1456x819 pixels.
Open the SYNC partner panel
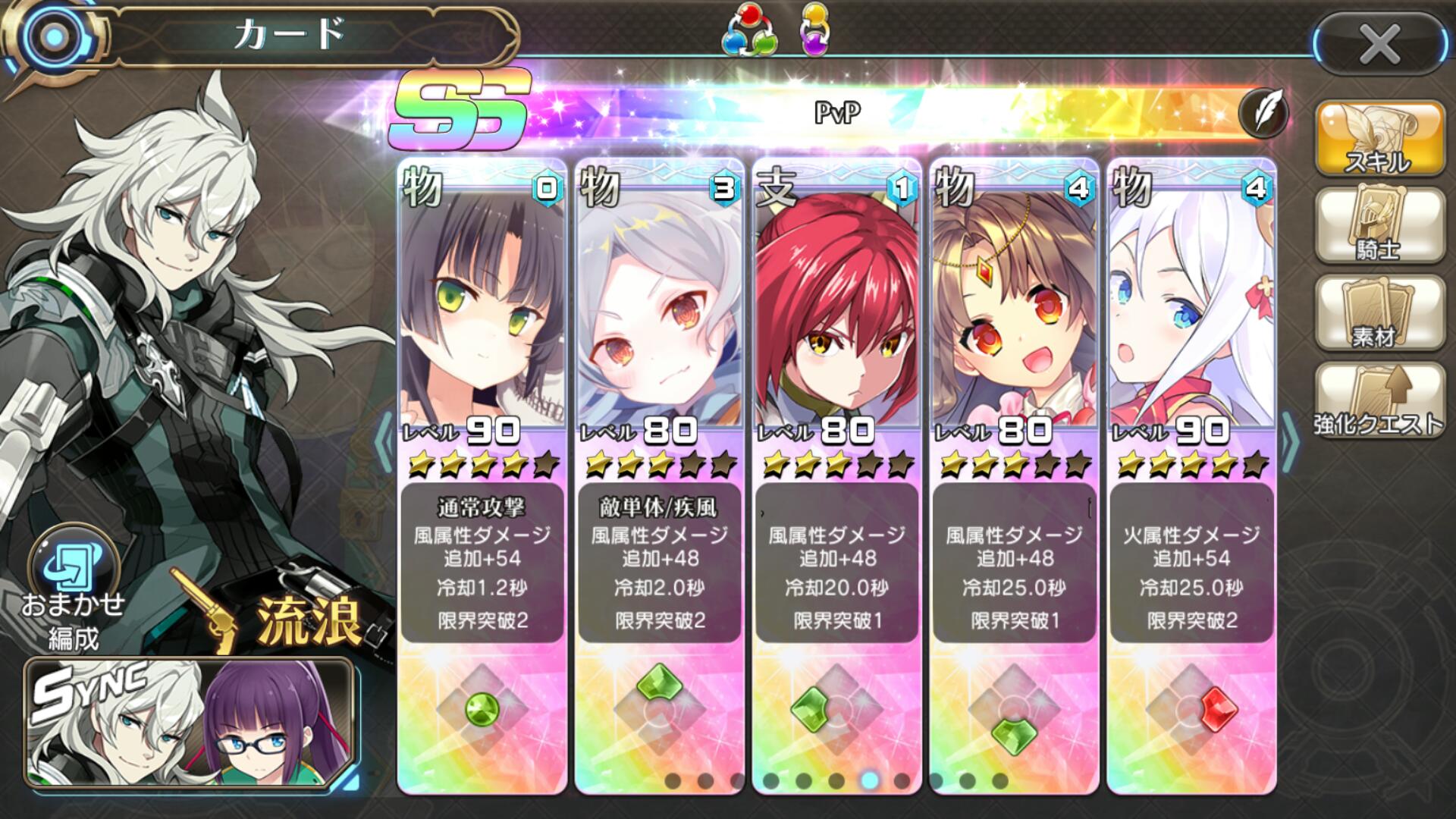190,723
